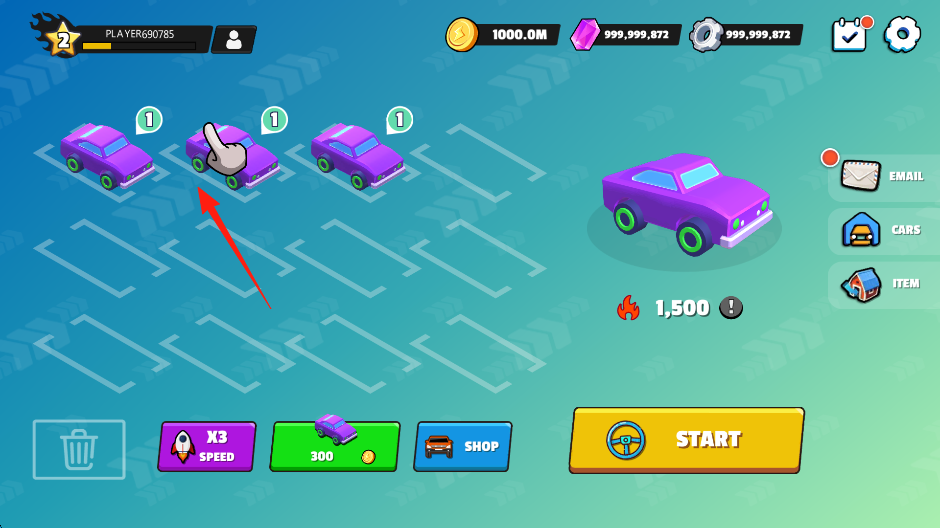This screenshot has width=940, height=528.
Task: Open the SHOP
Action: click(463, 446)
